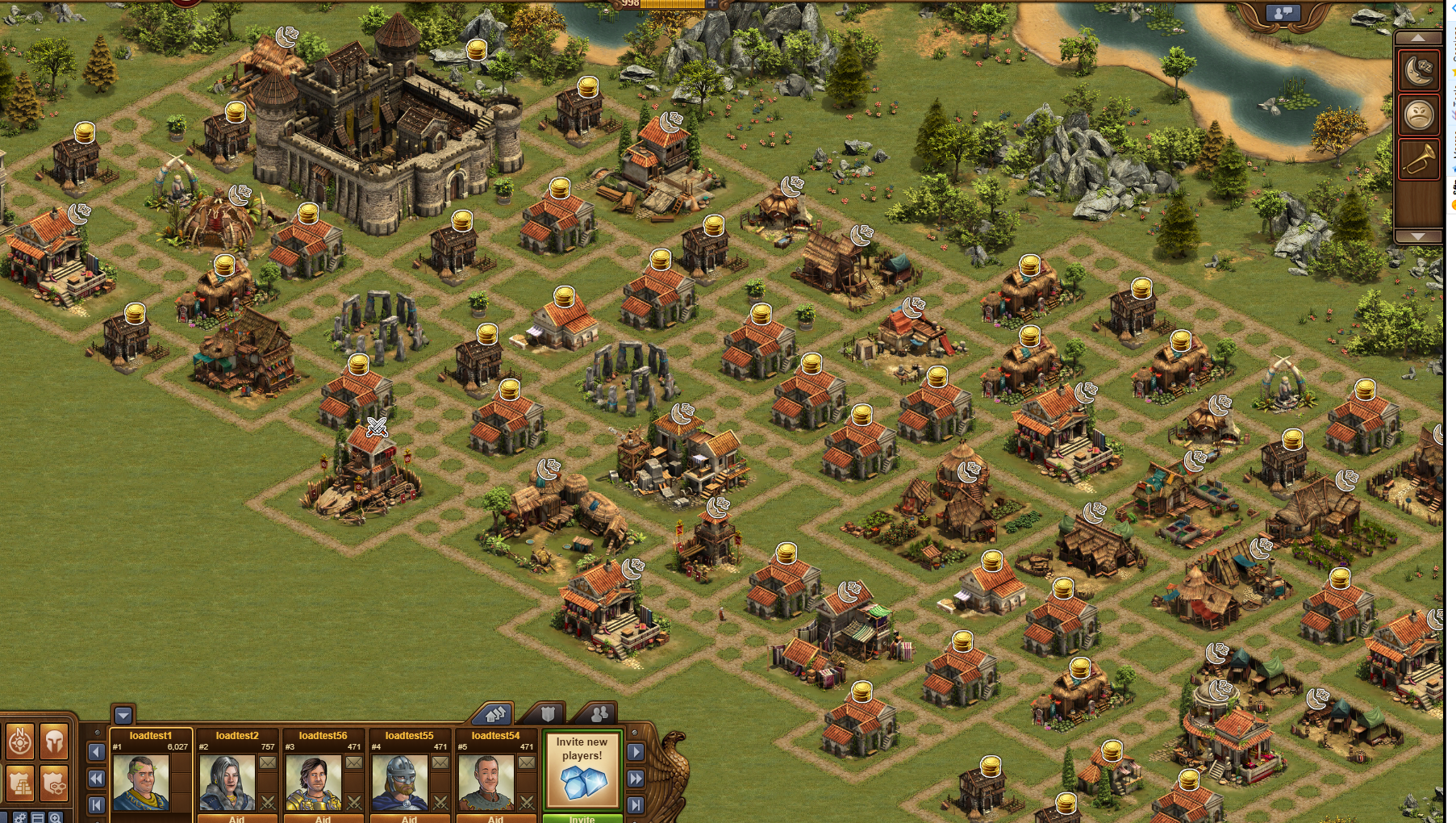Send a message to loadtest2
The image size is (1456, 823).
pyautogui.click(x=267, y=762)
